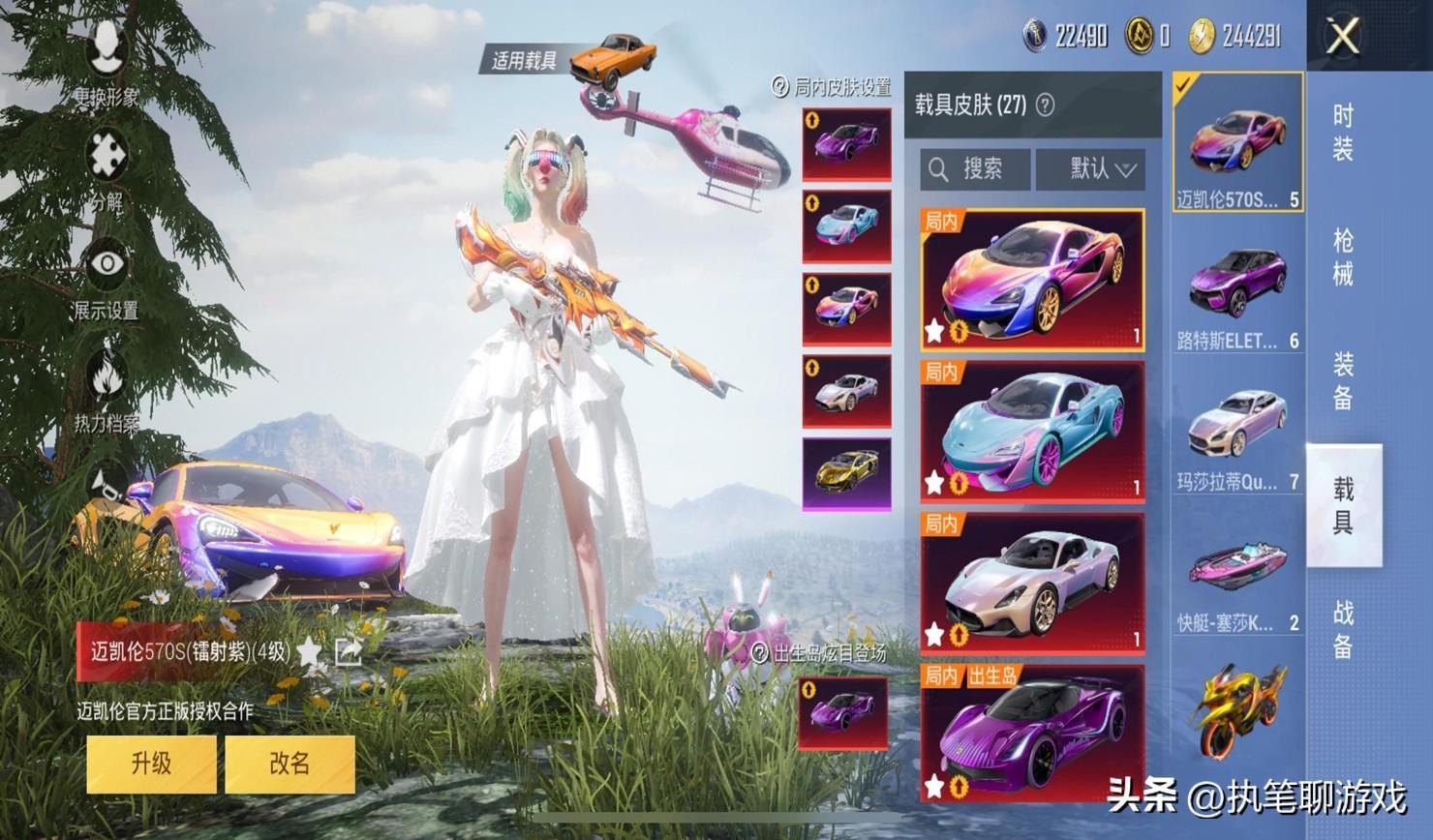
Task: Open 展示设置 display settings
Action: (x=107, y=282)
